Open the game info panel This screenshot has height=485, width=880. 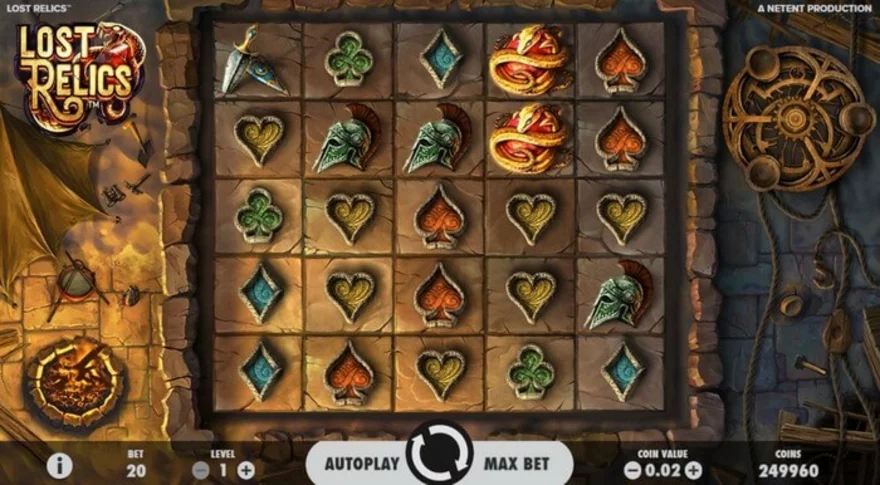60,466
